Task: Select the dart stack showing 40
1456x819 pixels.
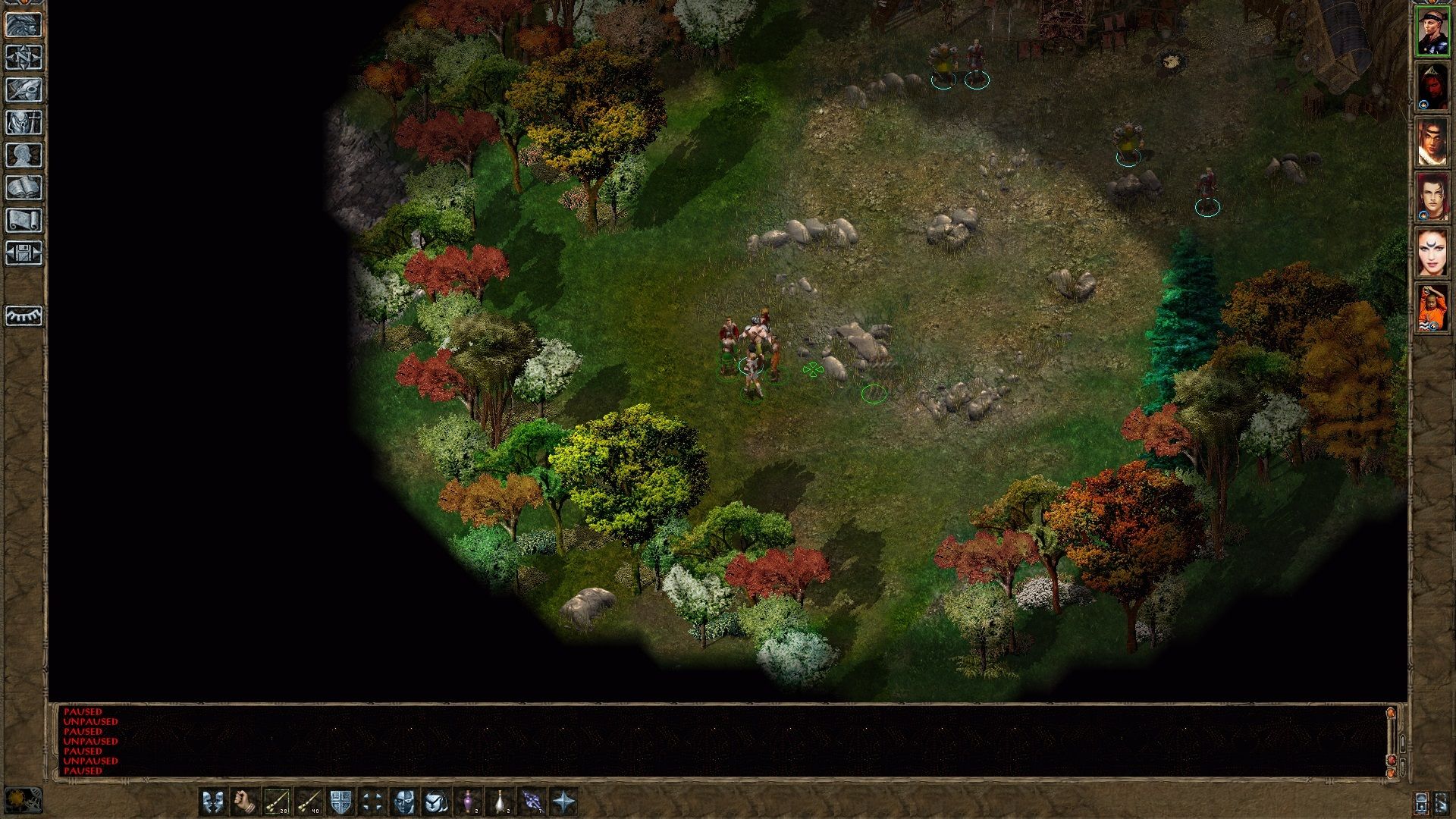Action: click(309, 801)
